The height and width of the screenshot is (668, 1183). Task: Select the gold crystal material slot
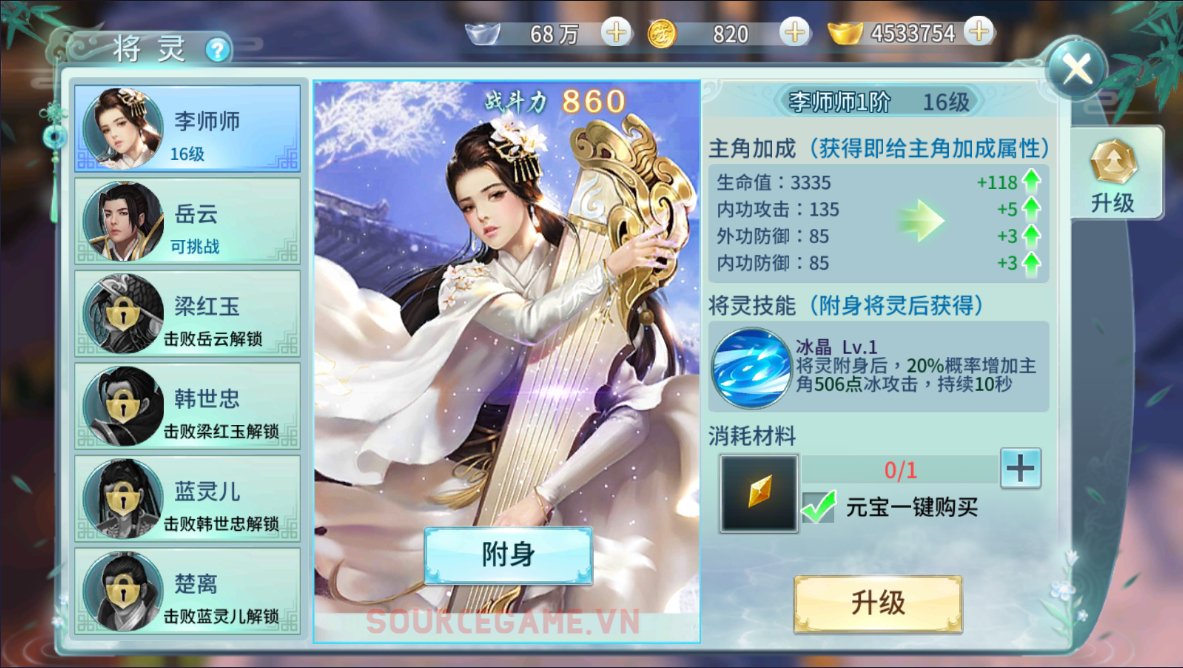coord(759,492)
